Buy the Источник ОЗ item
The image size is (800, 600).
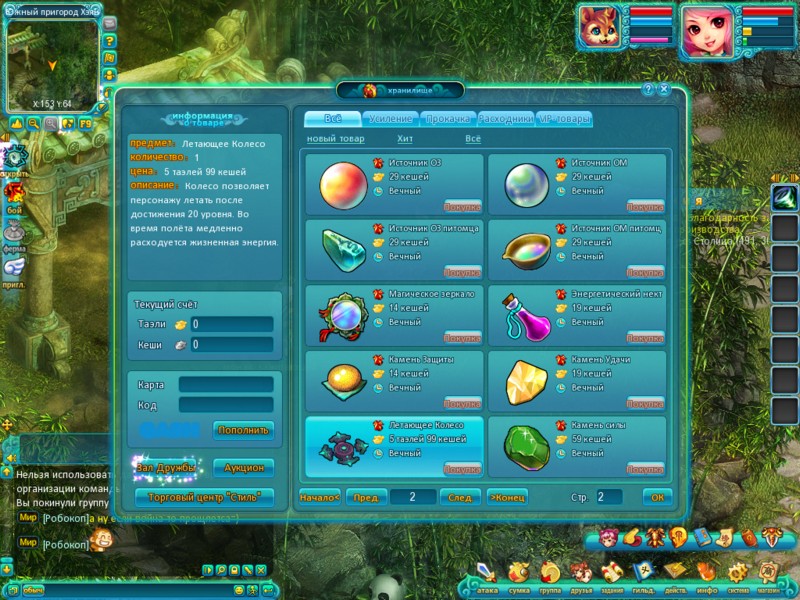point(462,207)
